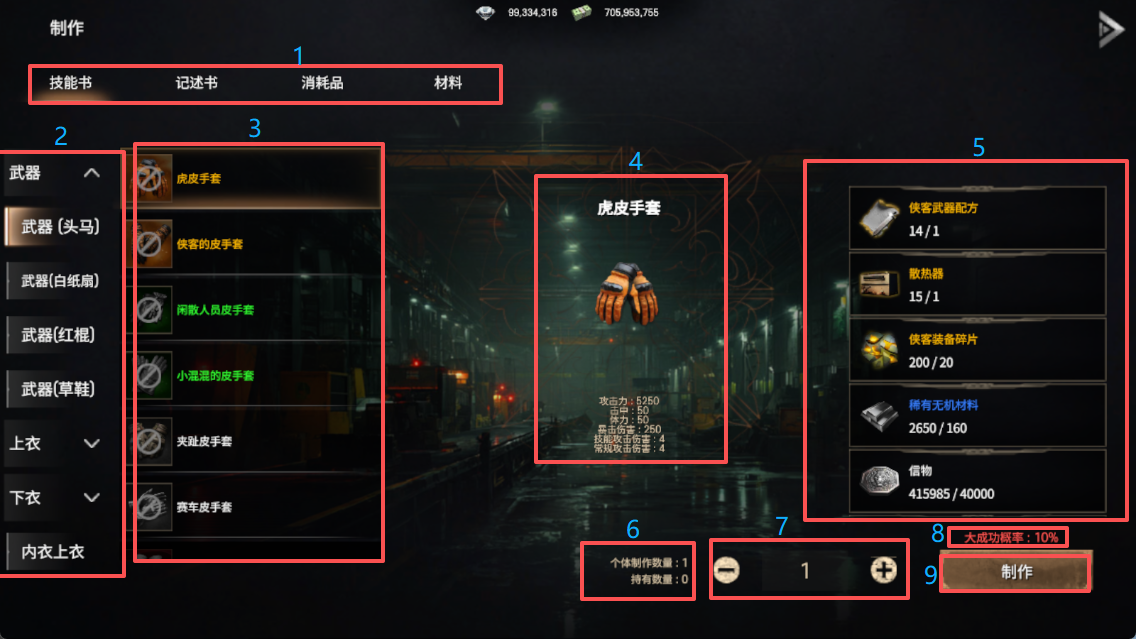Select the 消耗品 tab

(x=322, y=83)
